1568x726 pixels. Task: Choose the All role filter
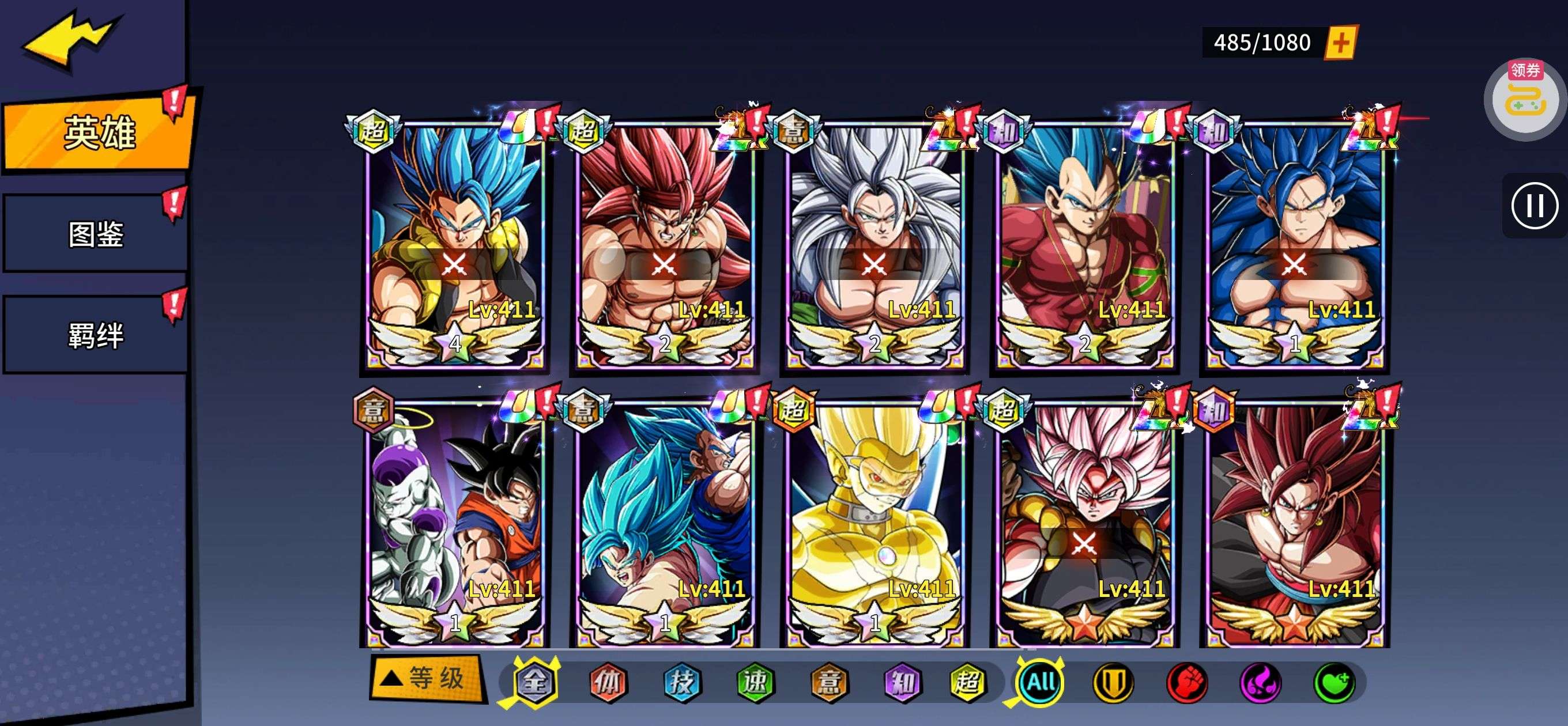(x=1041, y=682)
